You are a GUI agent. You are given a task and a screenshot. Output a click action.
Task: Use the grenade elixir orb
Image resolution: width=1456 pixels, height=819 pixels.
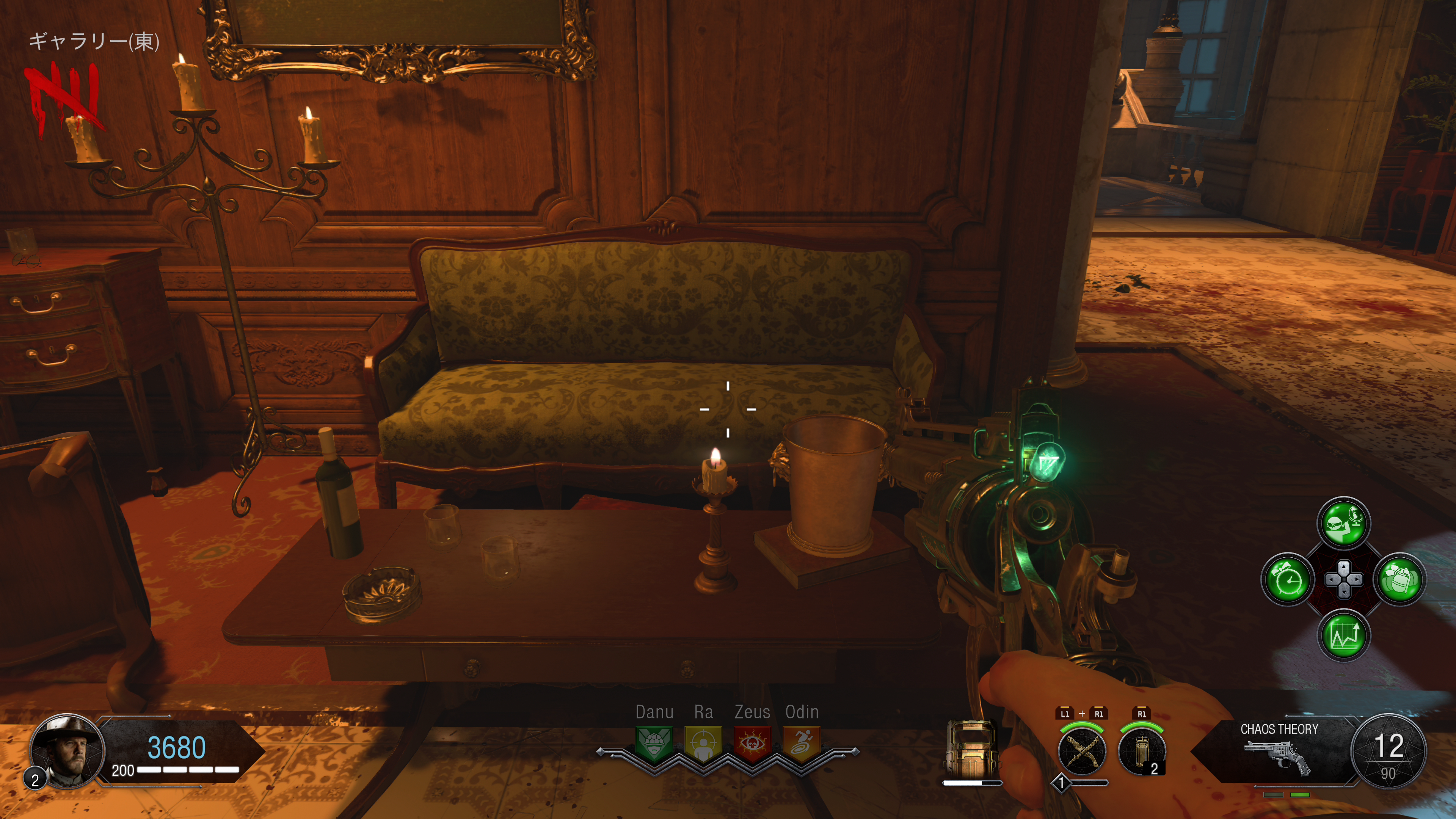click(x=1400, y=579)
